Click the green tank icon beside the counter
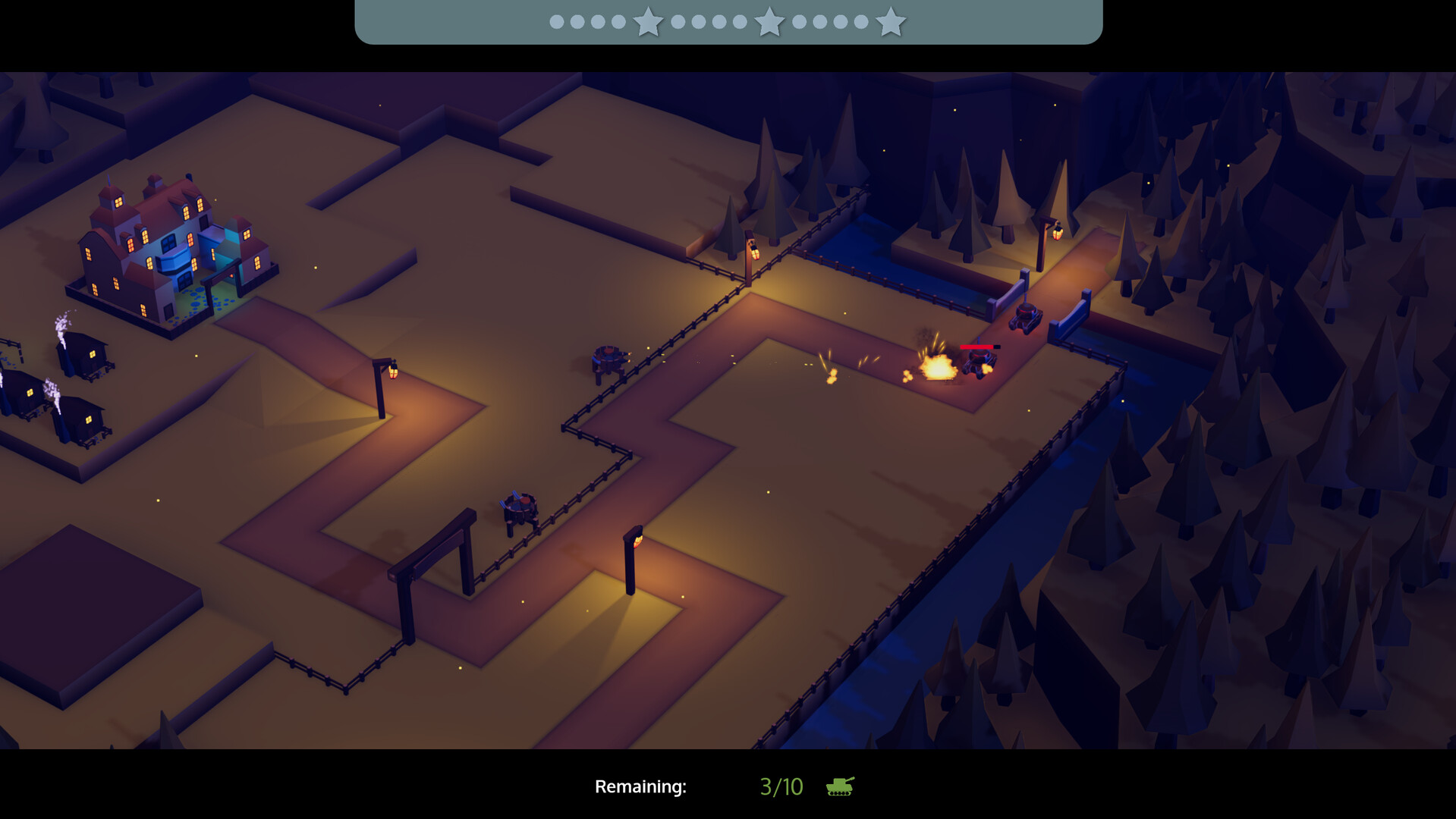 coord(838,787)
